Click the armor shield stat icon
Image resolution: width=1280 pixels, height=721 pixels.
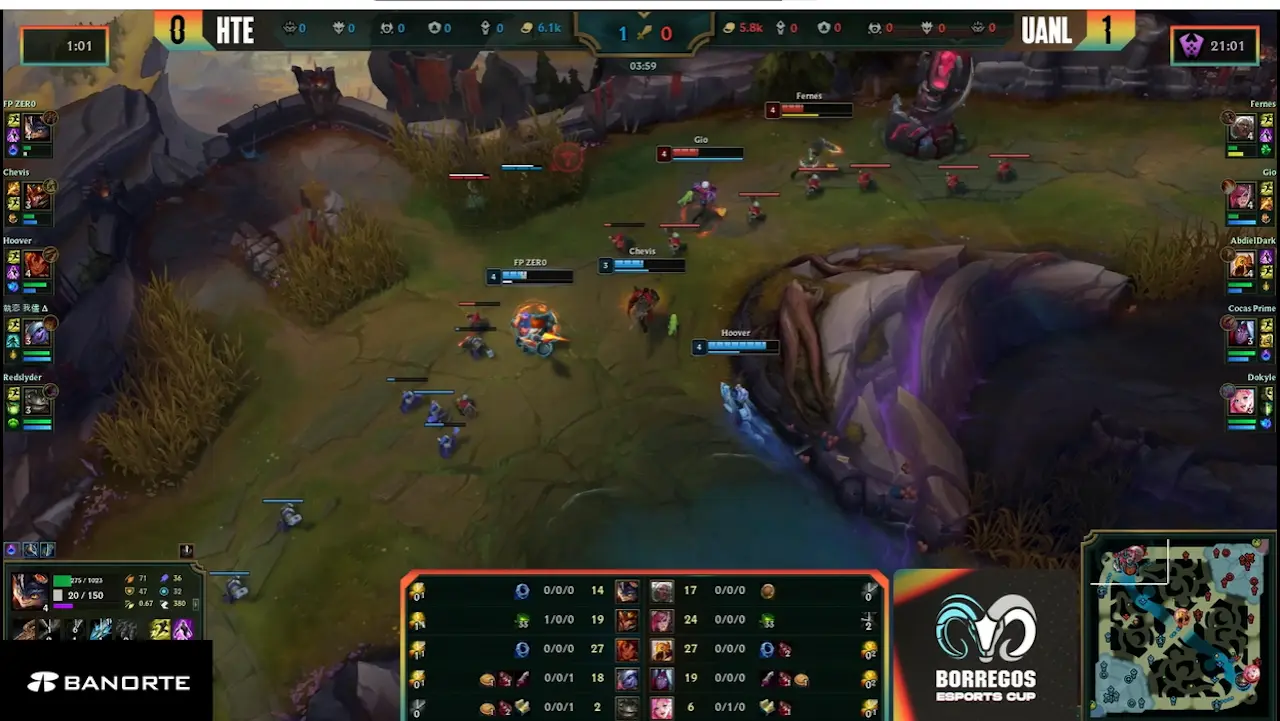128,590
